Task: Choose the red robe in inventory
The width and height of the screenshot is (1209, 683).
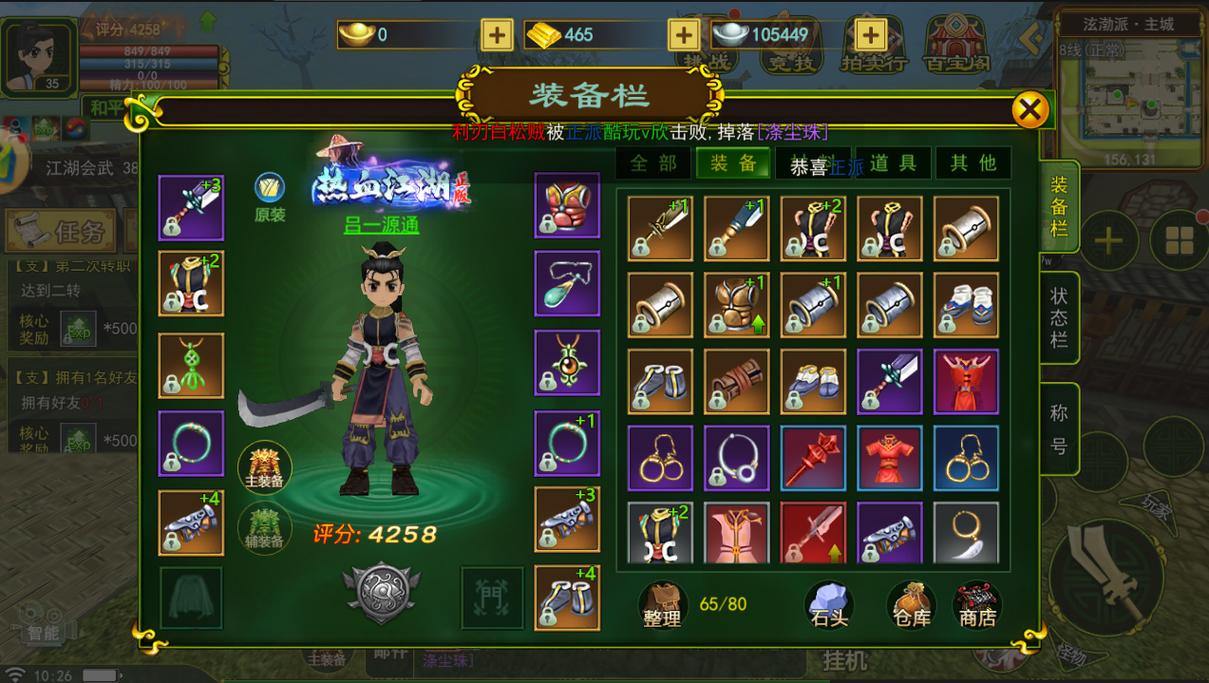Action: pyautogui.click(x=965, y=381)
